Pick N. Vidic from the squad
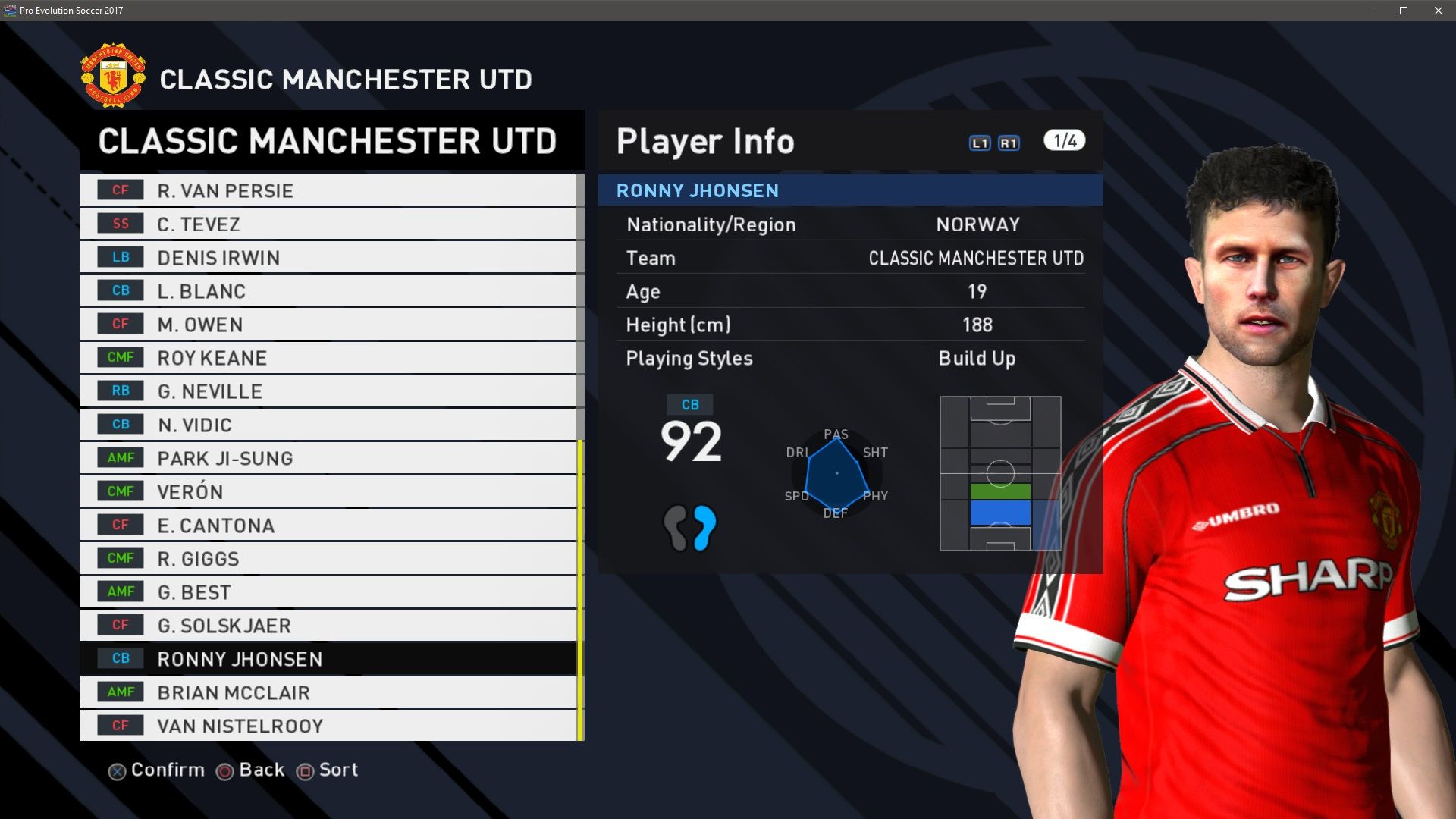 pyautogui.click(x=328, y=424)
